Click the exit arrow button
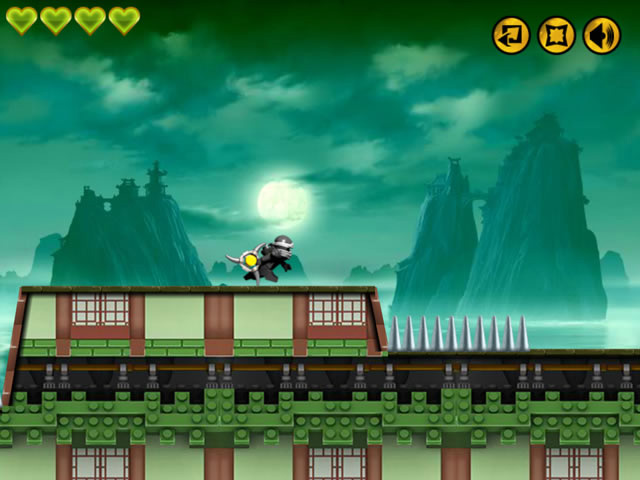This screenshot has height=480, width=640. (511, 35)
